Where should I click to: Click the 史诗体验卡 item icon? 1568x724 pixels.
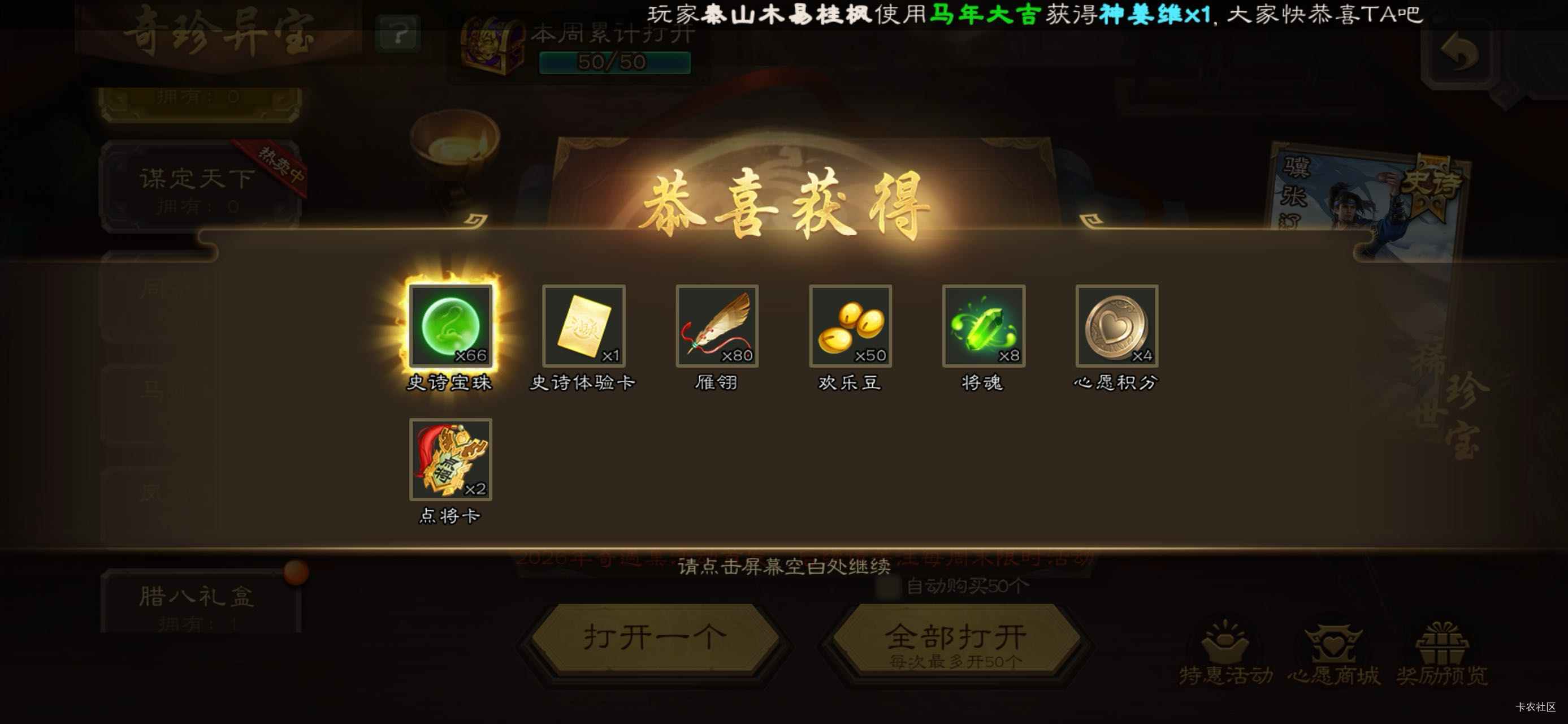(583, 326)
